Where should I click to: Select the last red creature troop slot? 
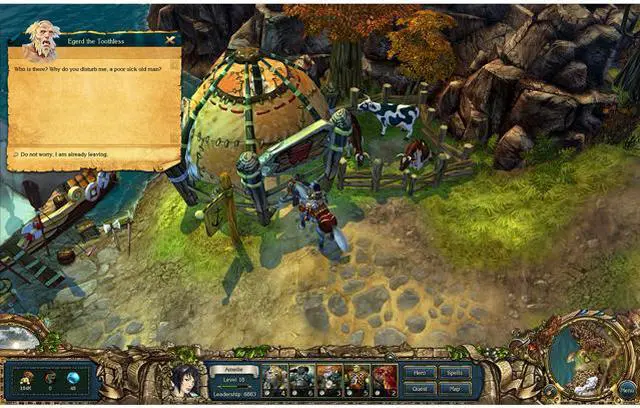(384, 381)
